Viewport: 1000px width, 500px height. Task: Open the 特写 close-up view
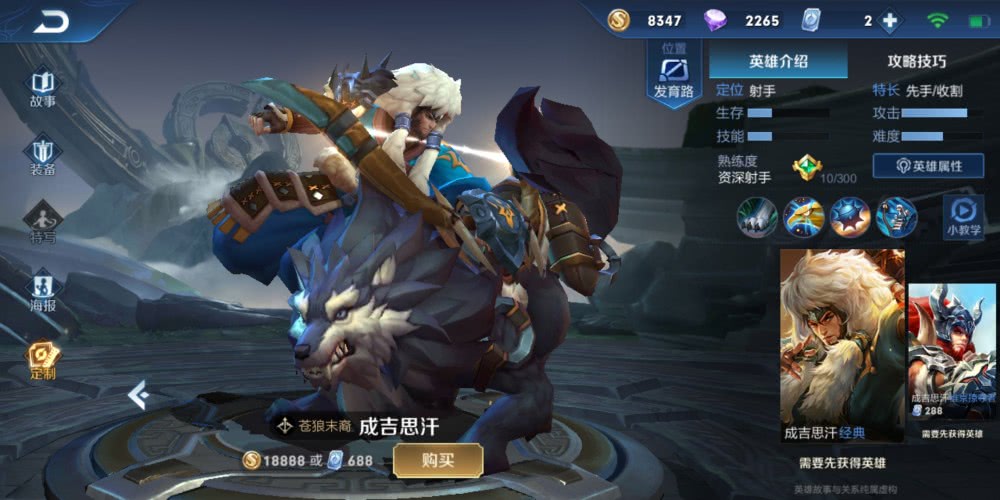click(42, 223)
